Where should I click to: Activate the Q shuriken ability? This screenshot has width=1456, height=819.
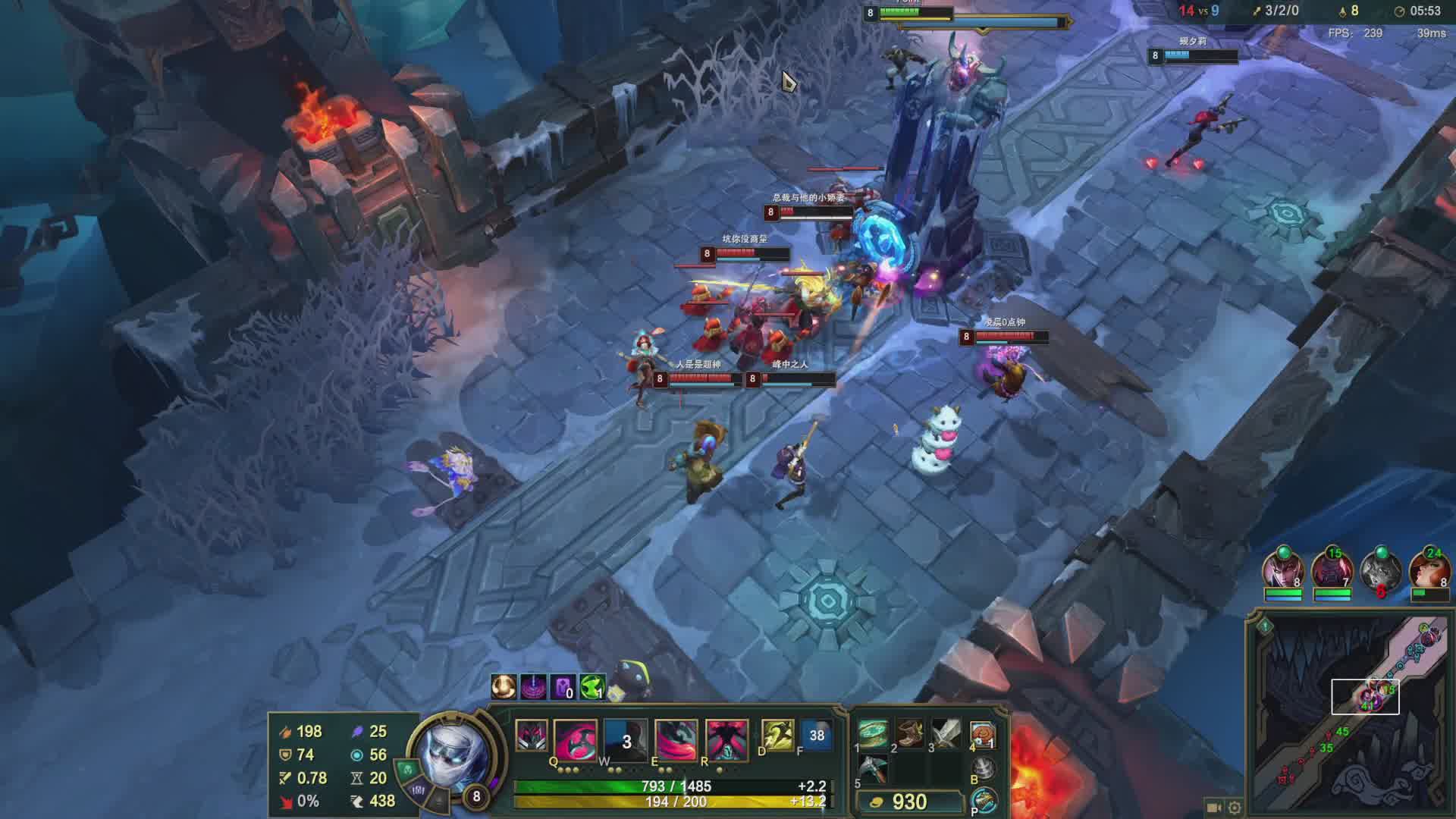(575, 739)
